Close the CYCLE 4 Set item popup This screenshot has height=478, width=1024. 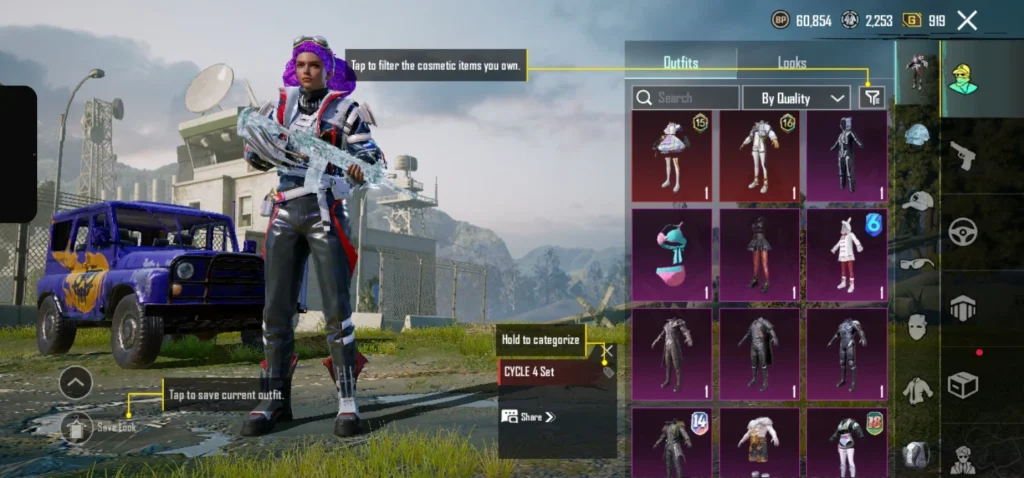click(x=607, y=351)
